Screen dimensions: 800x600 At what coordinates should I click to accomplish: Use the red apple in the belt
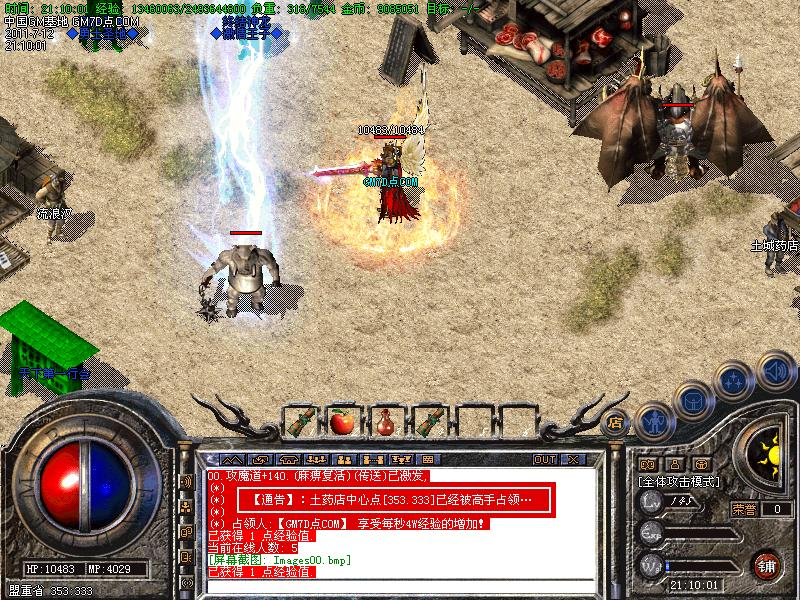coord(341,421)
